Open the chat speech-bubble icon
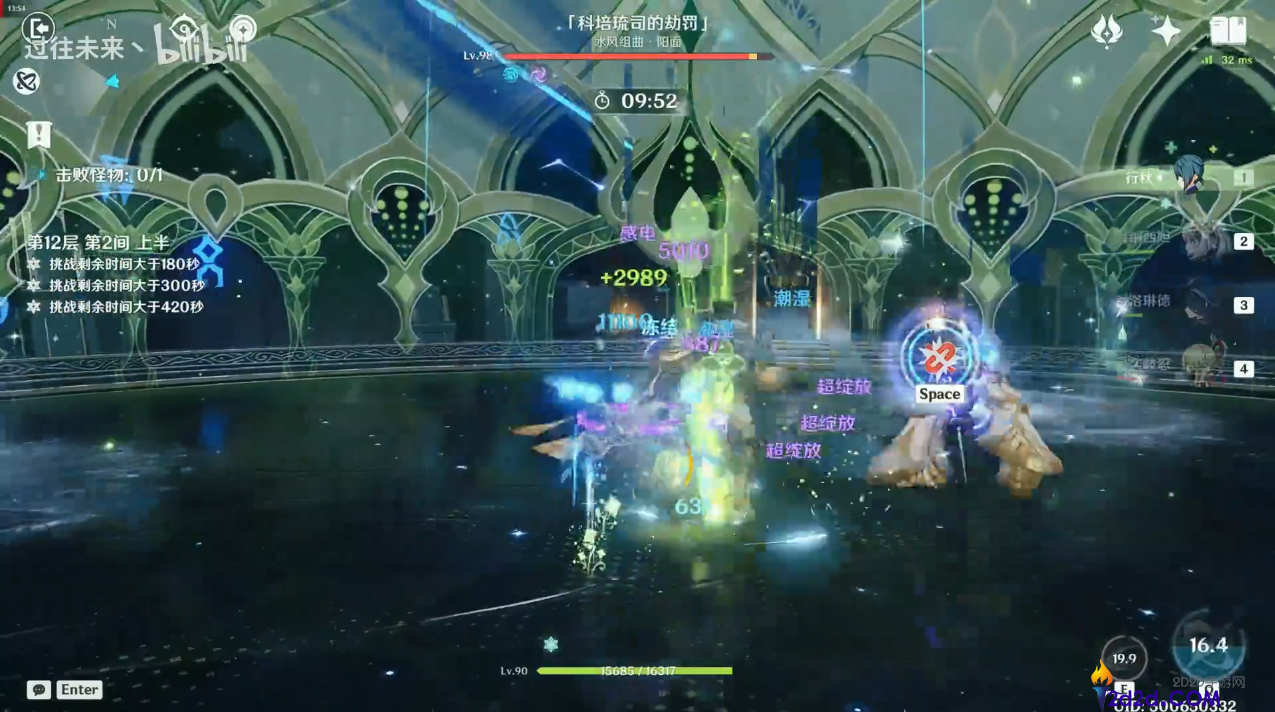This screenshot has width=1275, height=712. [39, 689]
